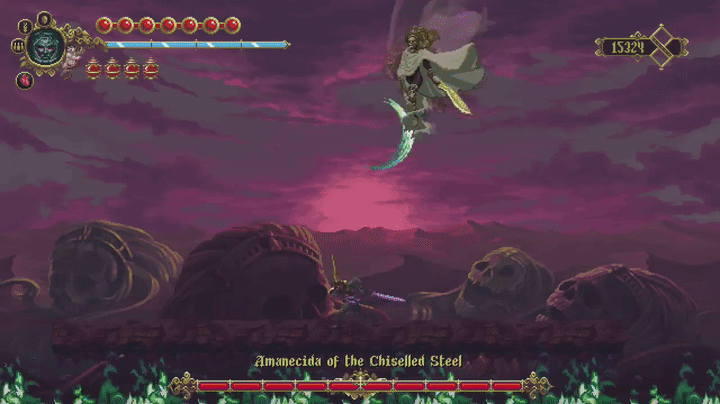Screen dimensions: 720x404
Task: Select the red heart icon below the portrait
Action: click(25, 80)
